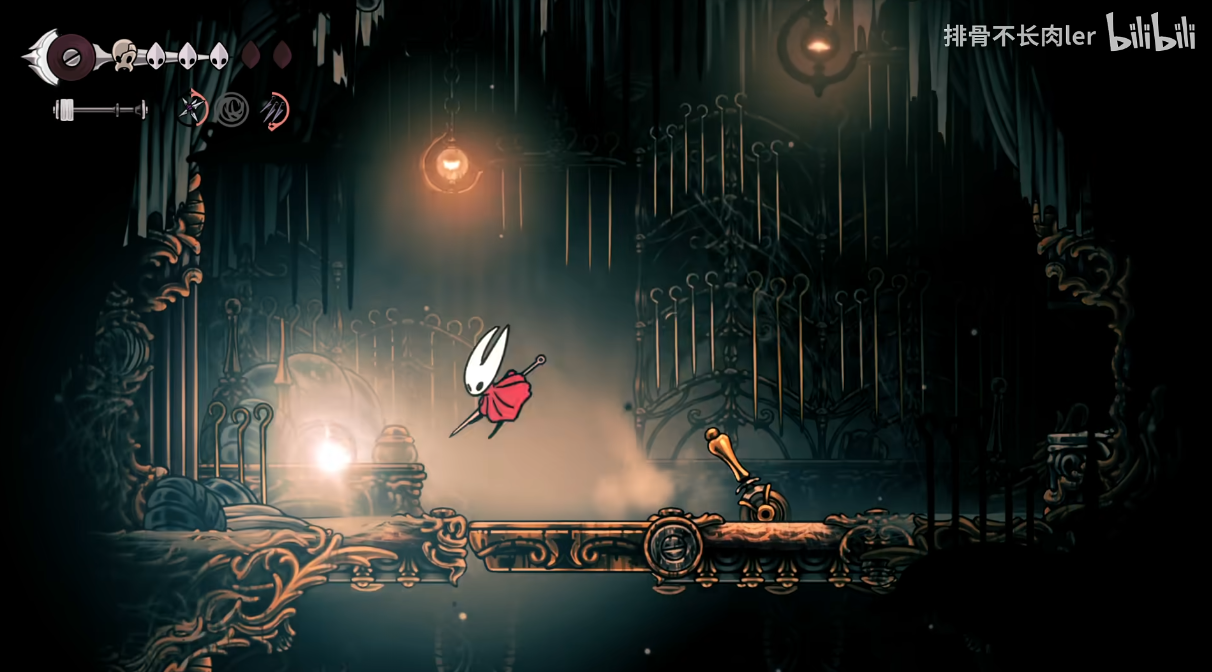1212x672 pixels.
Task: Select the grey spiral tool icon
Action: click(232, 109)
